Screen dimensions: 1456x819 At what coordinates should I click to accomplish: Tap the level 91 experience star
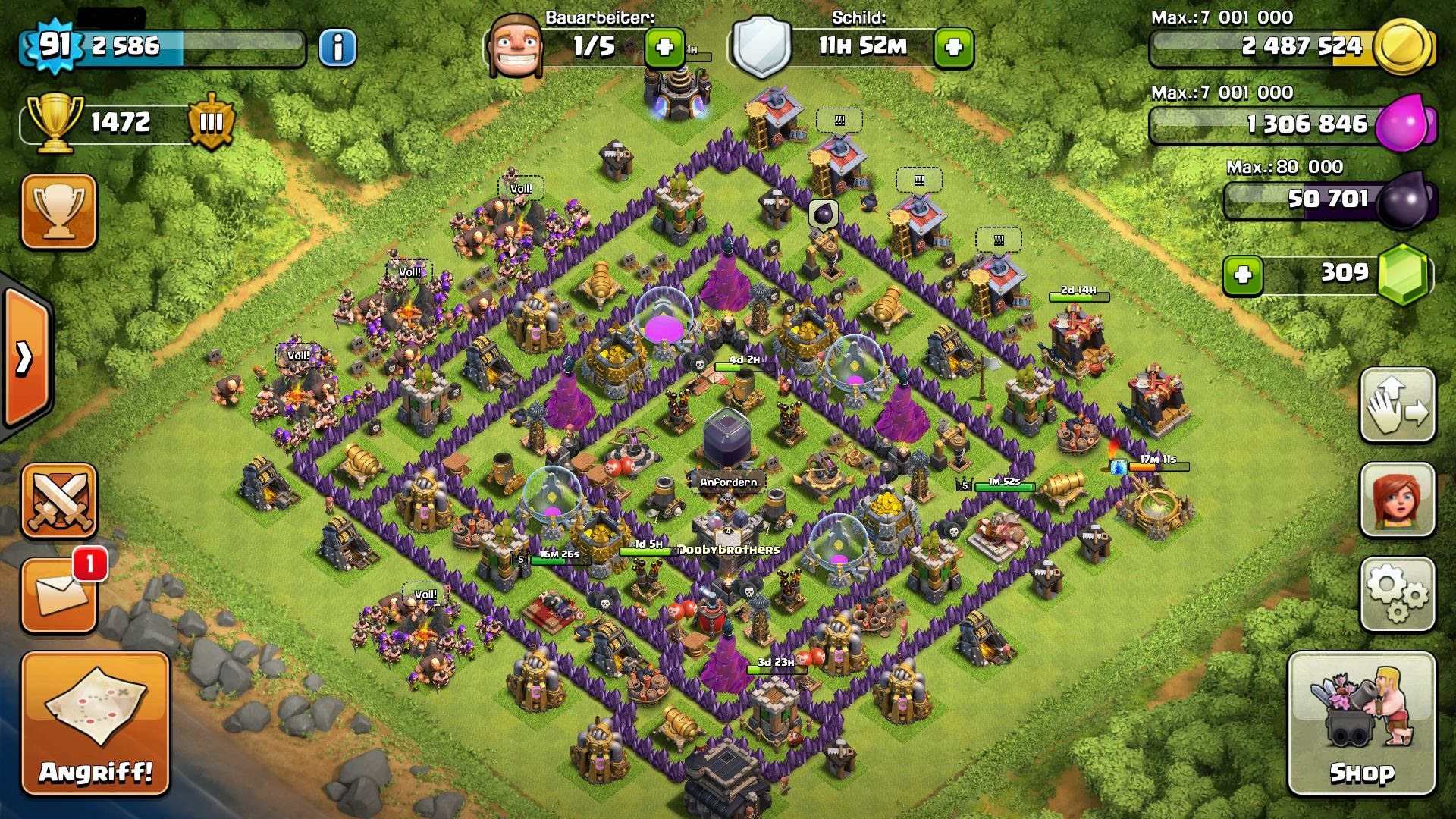55,45
